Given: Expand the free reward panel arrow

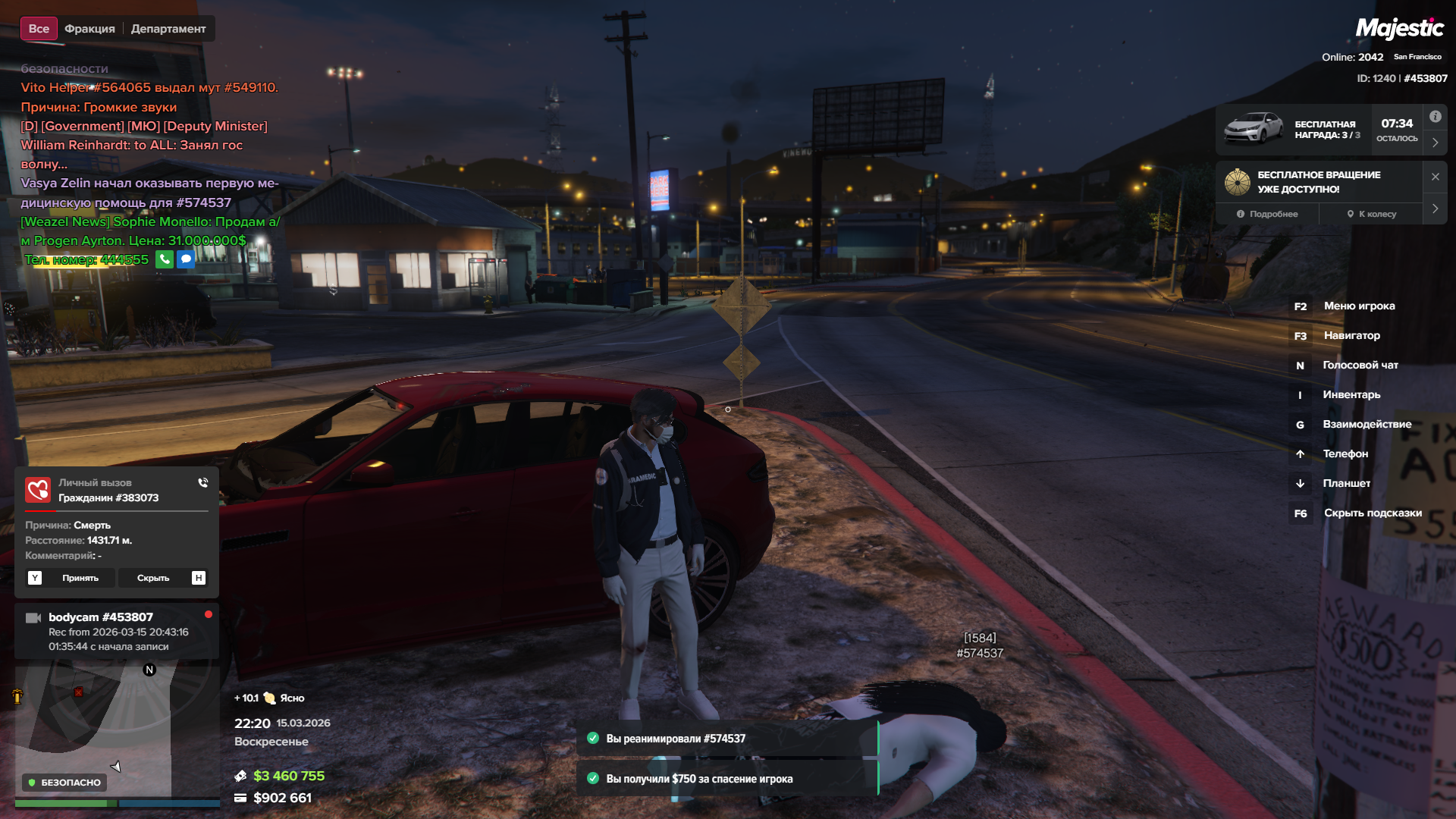Looking at the screenshot, I should [1435, 143].
